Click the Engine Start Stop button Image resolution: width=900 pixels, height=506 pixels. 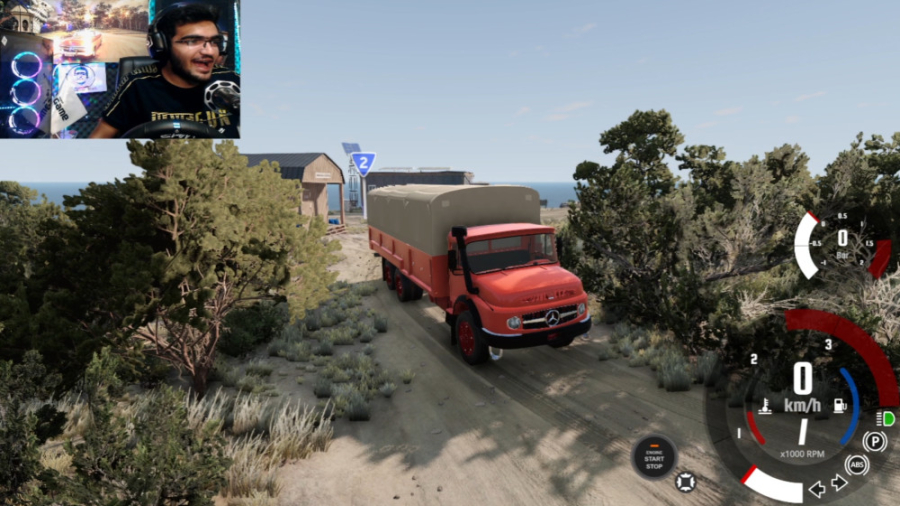coord(654,456)
